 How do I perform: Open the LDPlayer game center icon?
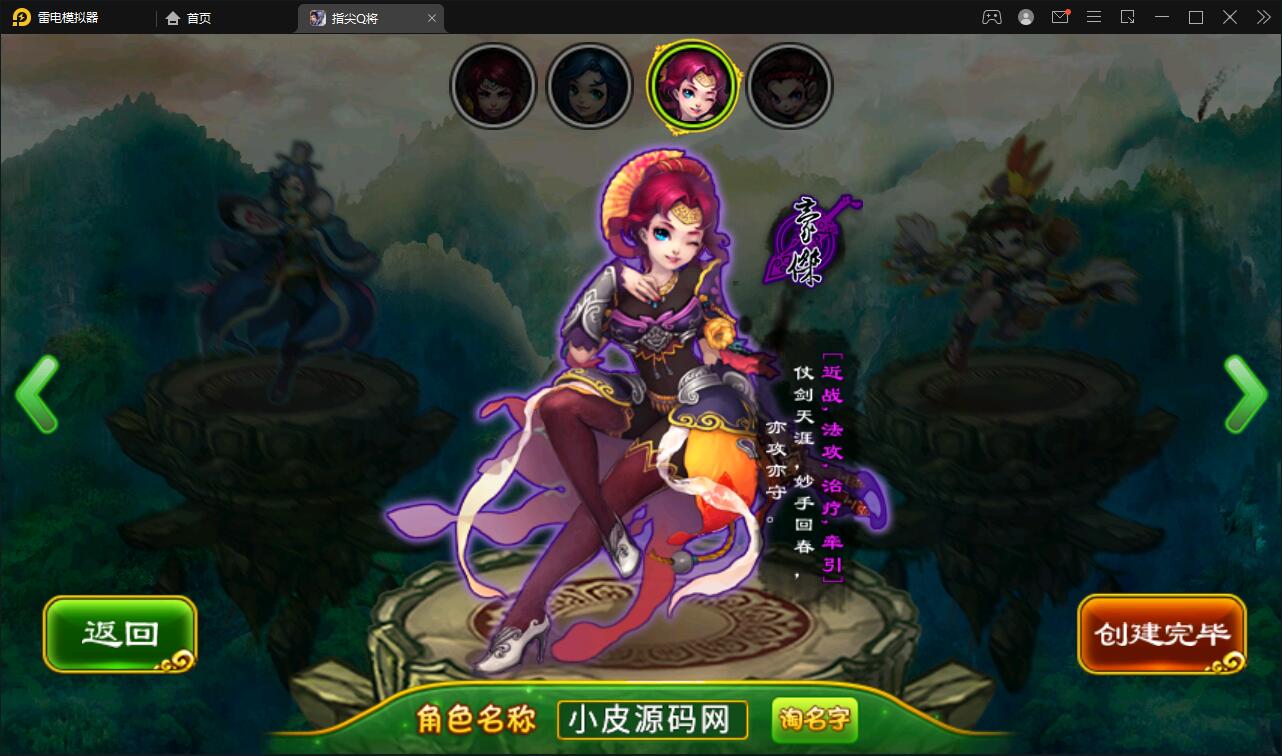coord(991,17)
